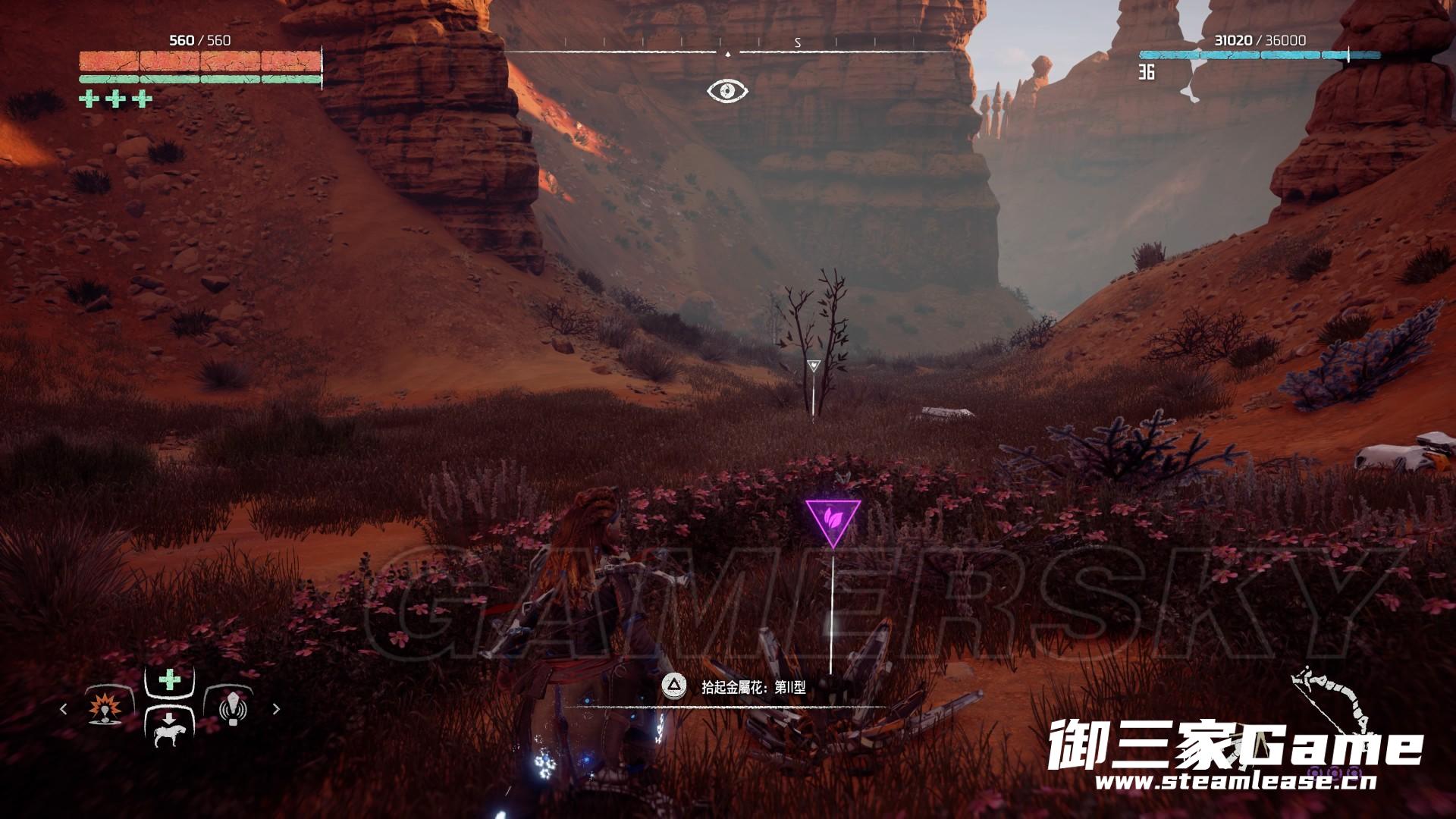Activate the dismount horse icon

click(x=168, y=729)
